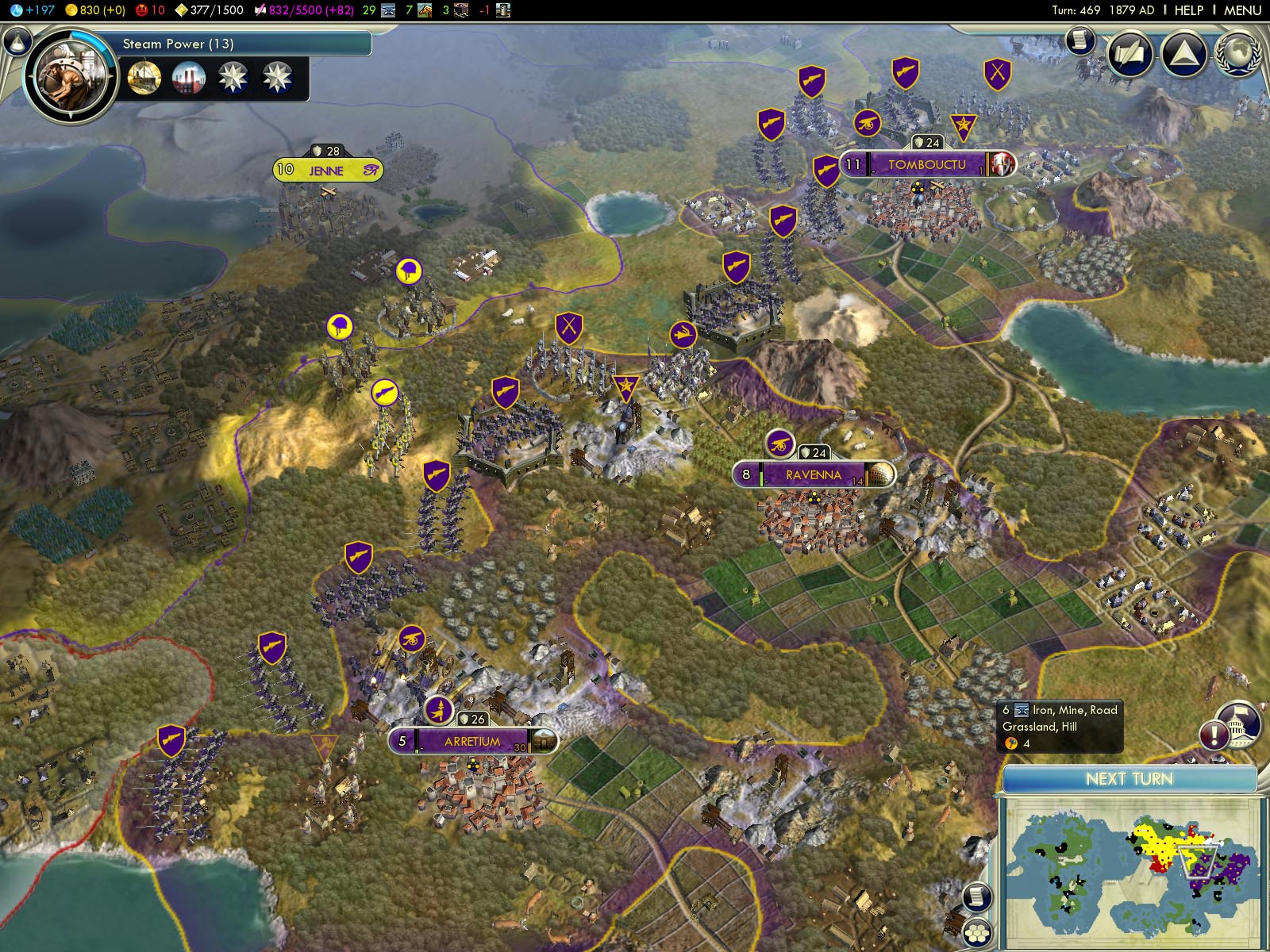Open the tech tree flask button
1270x952 pixels.
(17, 40)
